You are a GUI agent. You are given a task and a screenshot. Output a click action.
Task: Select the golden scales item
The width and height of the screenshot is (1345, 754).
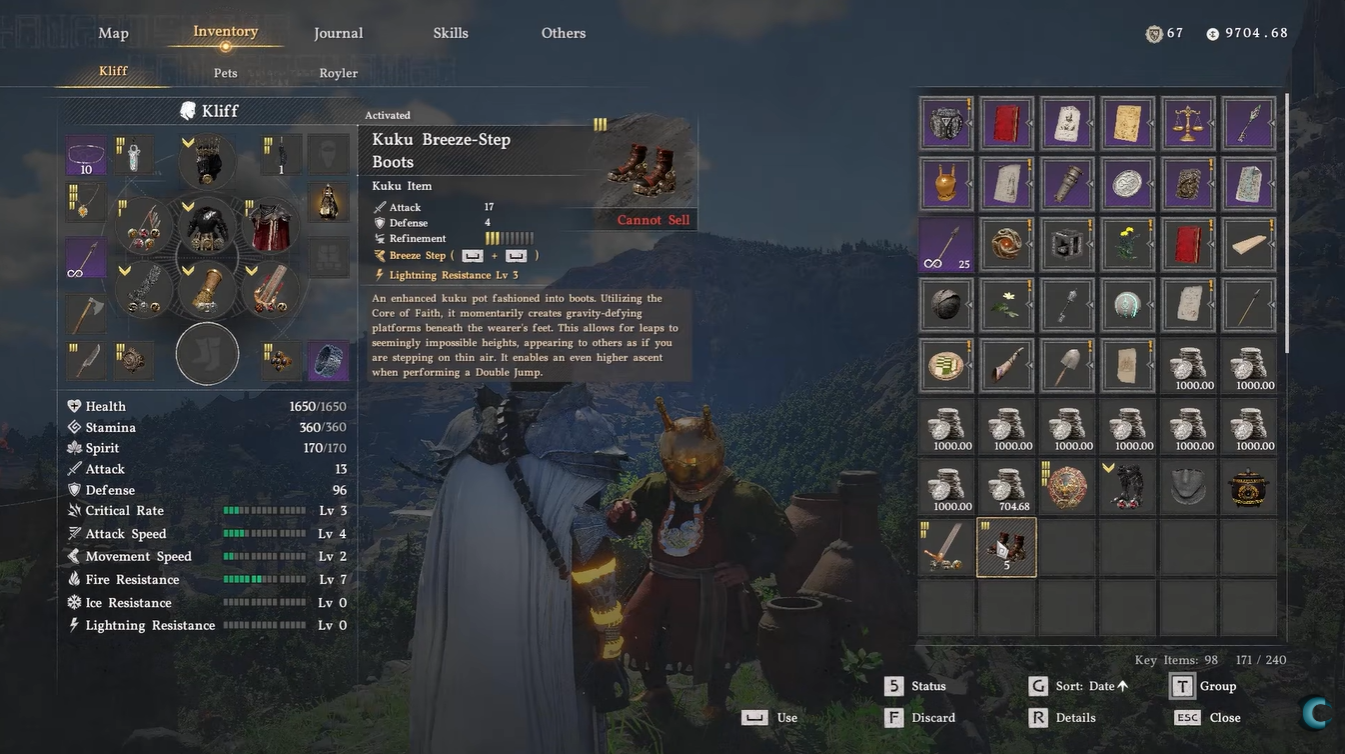tap(1188, 124)
